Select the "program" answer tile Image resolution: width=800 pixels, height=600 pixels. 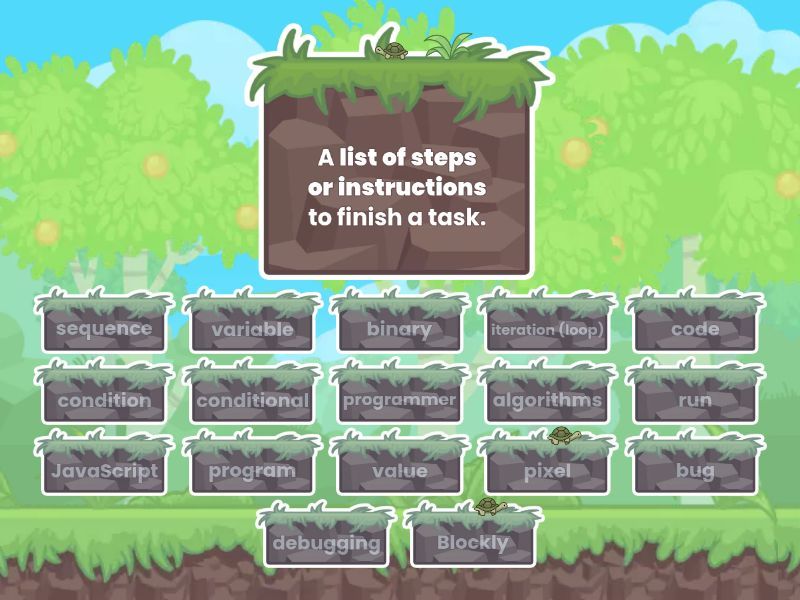[252, 471]
